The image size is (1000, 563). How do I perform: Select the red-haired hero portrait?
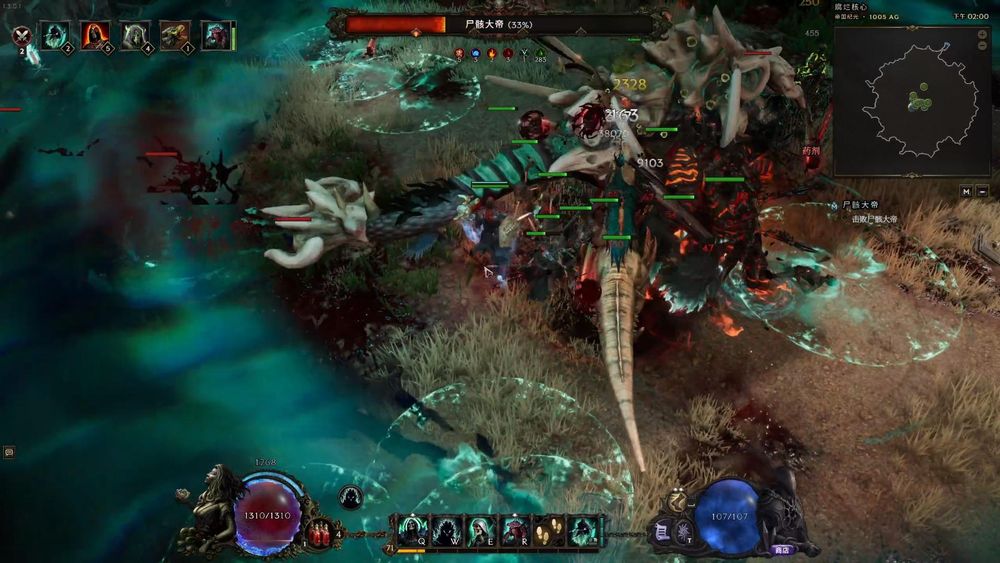point(215,35)
